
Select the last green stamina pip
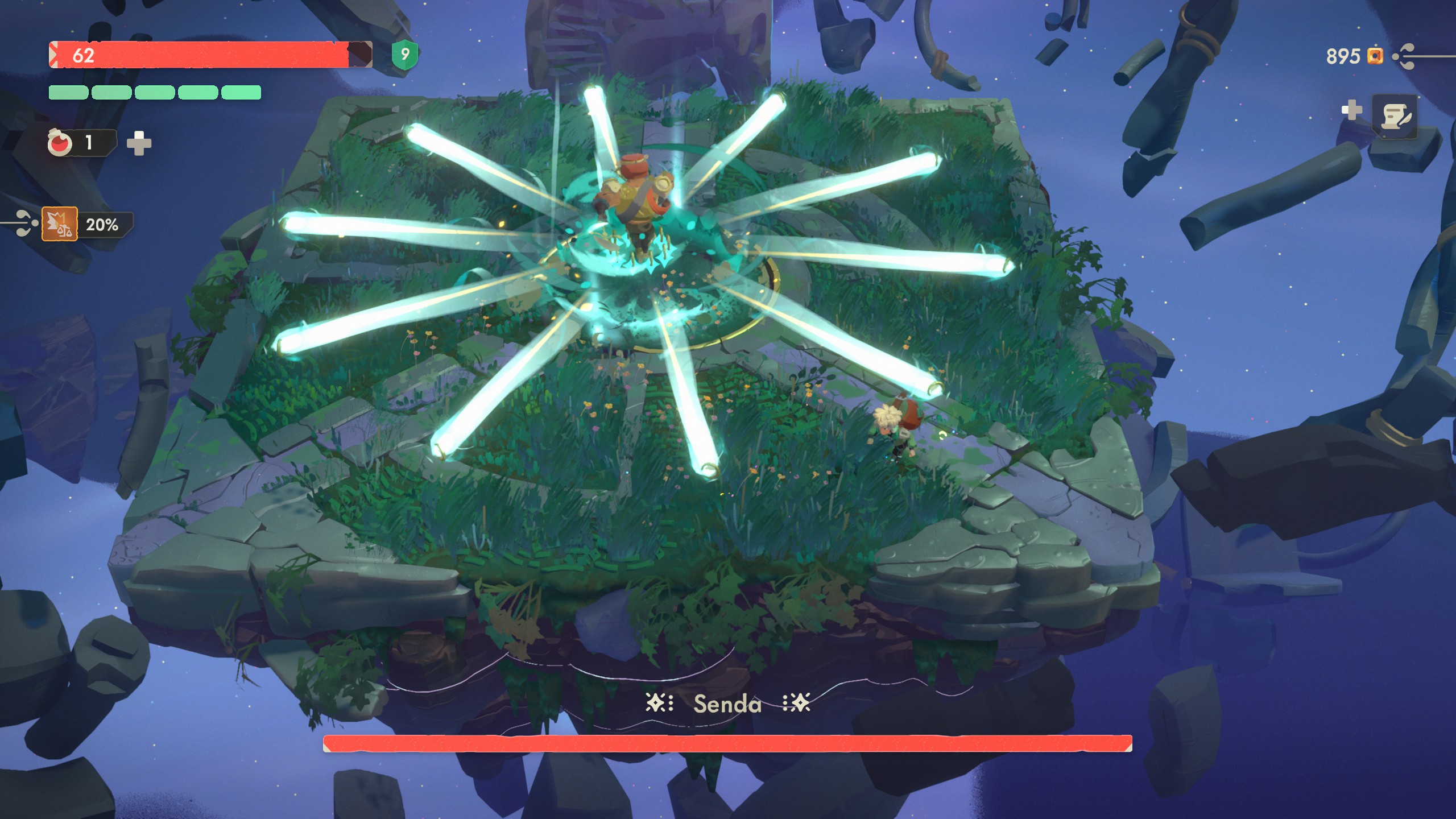(241, 92)
